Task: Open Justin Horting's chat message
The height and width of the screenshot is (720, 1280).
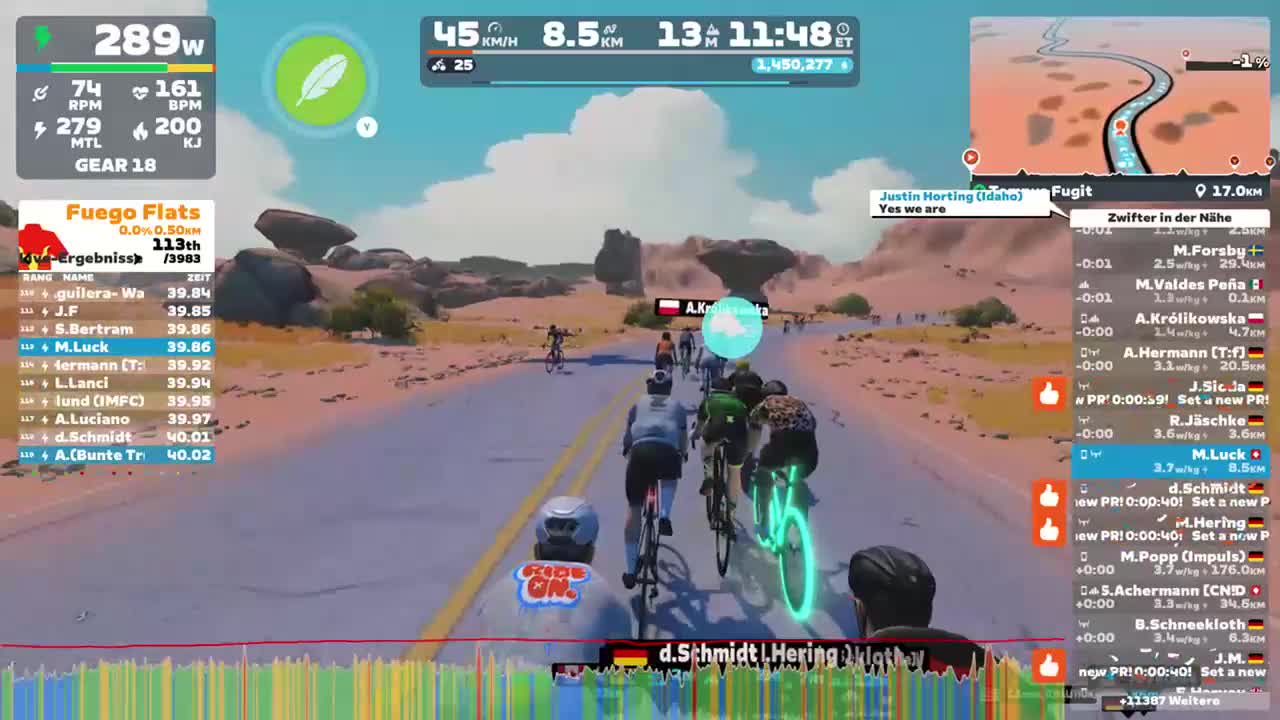Action: coord(952,202)
